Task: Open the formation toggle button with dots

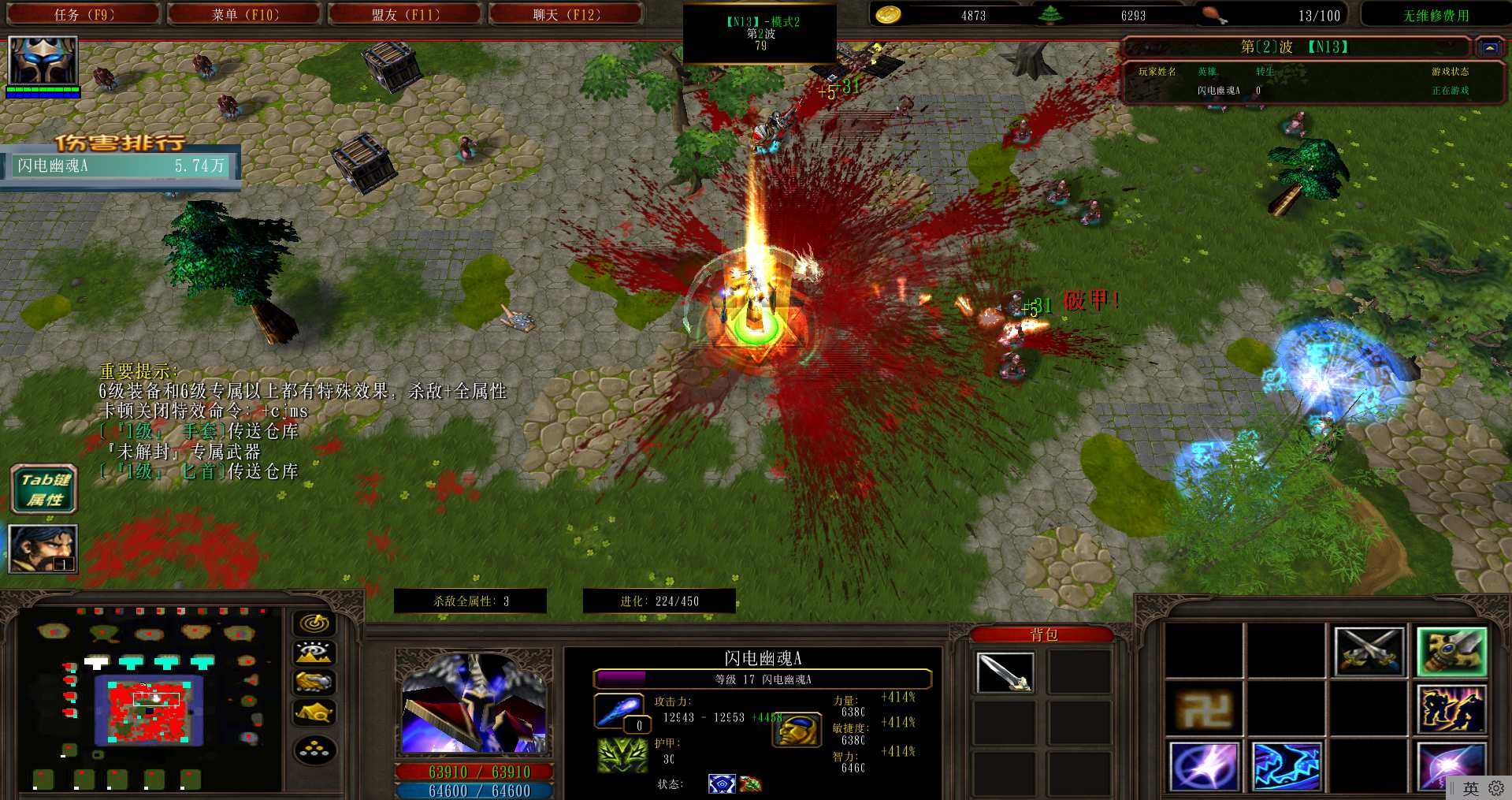Action: point(314,750)
